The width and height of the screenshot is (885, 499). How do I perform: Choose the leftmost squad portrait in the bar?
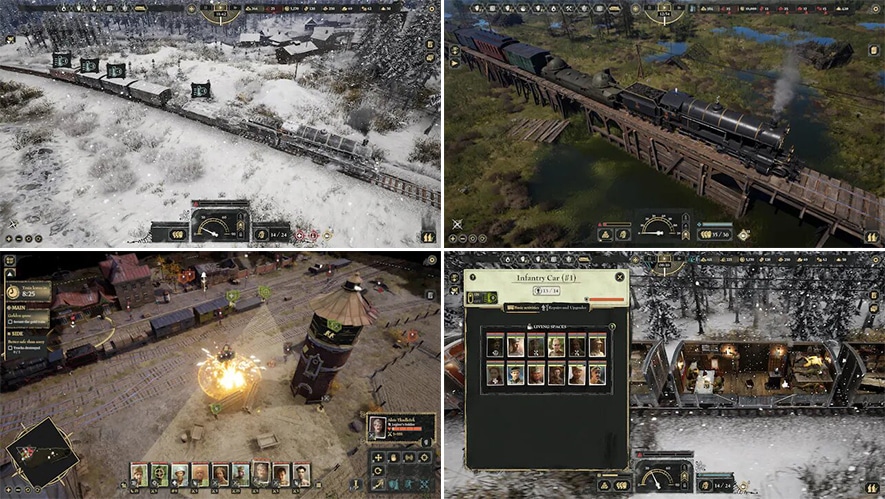click(x=139, y=474)
